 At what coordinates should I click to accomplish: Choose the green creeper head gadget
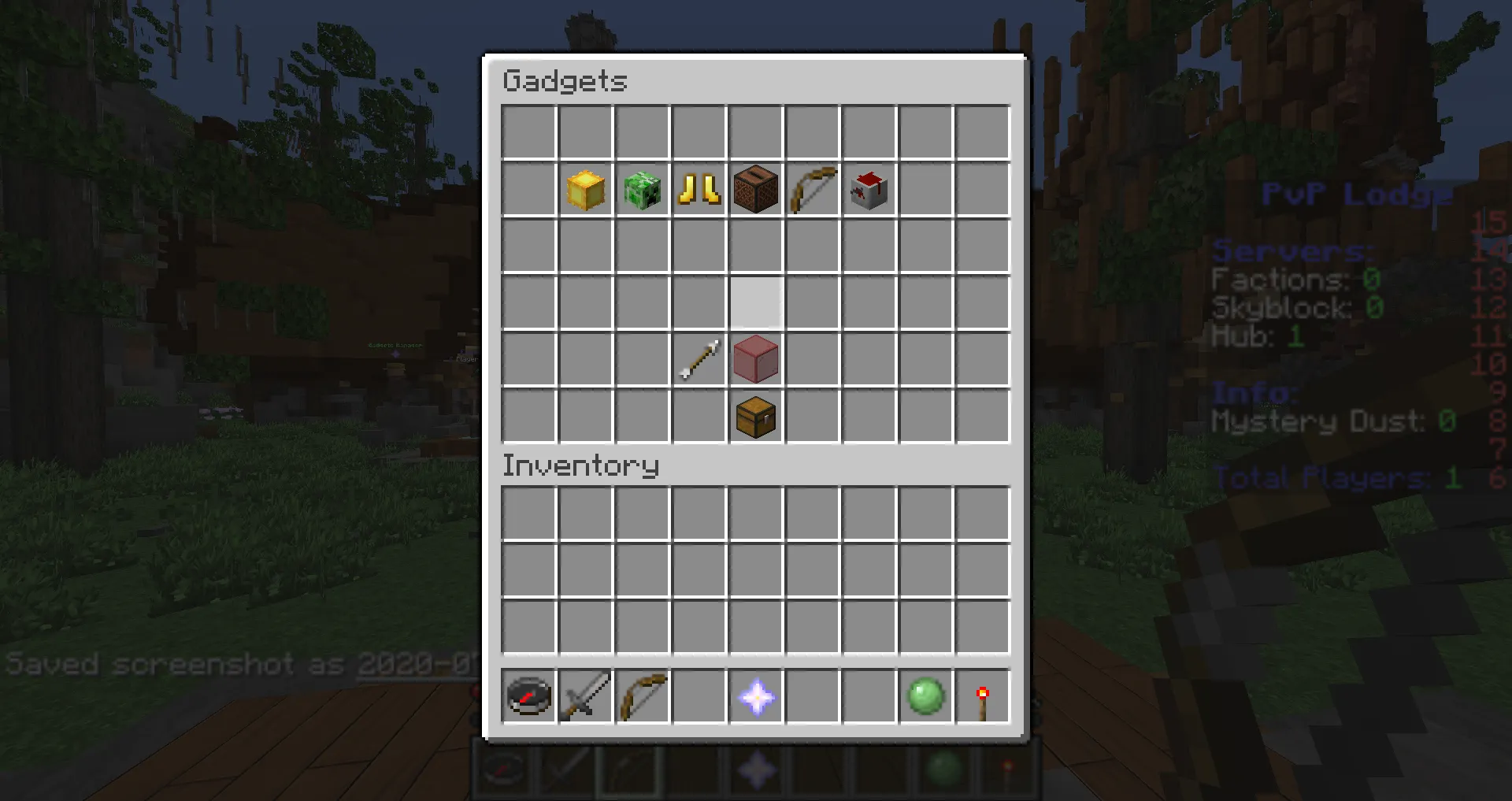tap(642, 190)
